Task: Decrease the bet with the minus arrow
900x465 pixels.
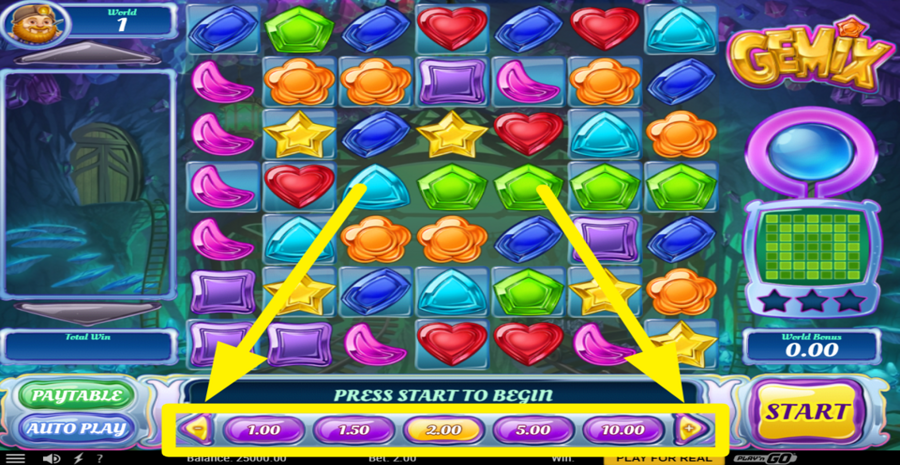Action: coord(197,430)
